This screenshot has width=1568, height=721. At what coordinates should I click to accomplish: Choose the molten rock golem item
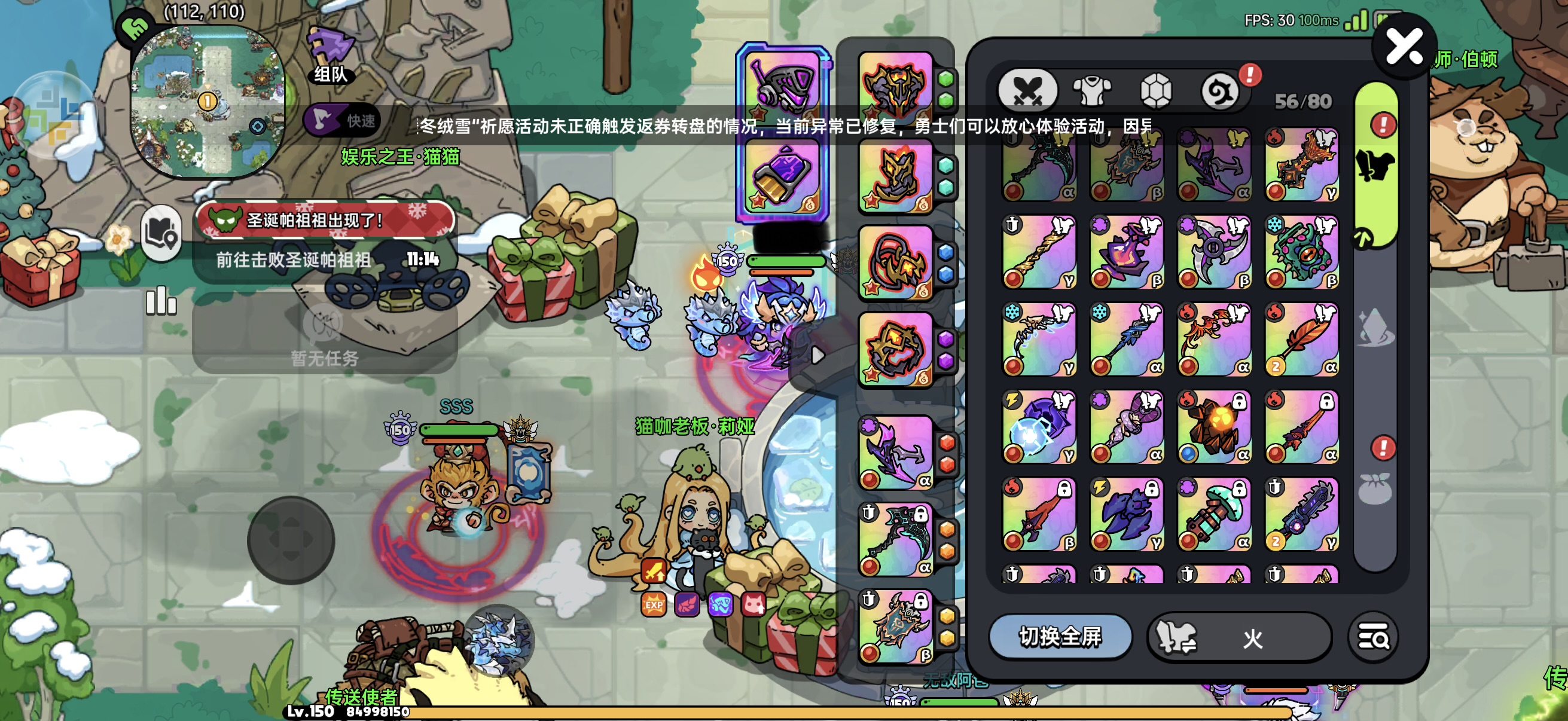click(1214, 427)
